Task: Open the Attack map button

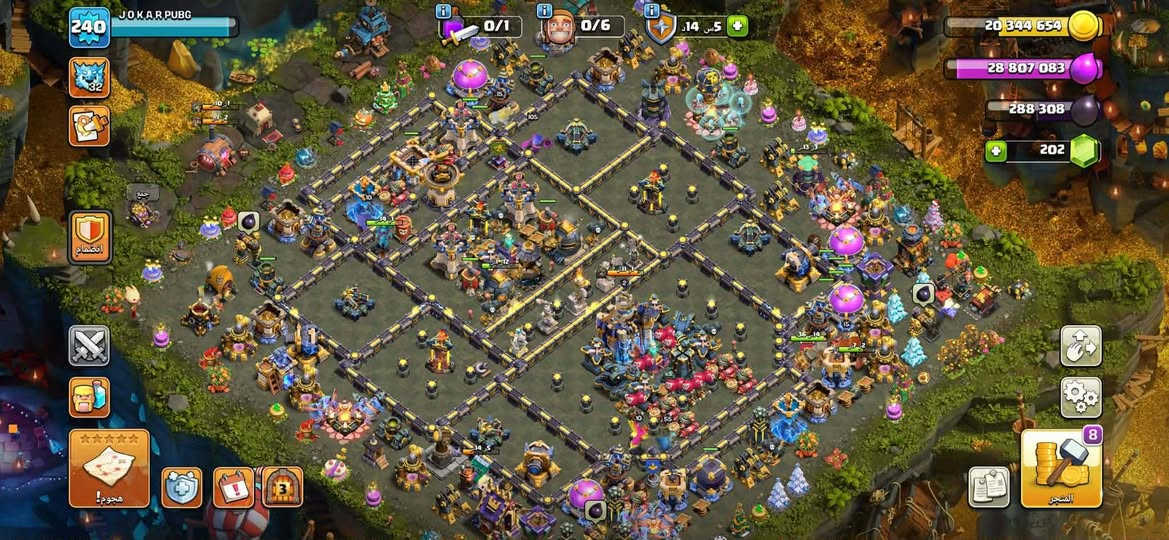Action: [x=109, y=468]
